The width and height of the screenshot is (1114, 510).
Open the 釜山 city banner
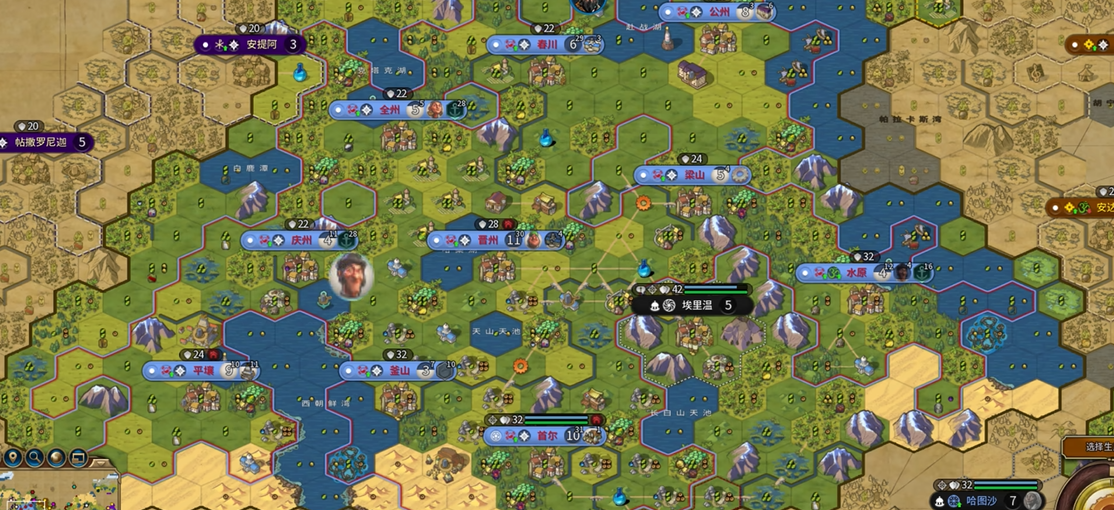point(399,371)
